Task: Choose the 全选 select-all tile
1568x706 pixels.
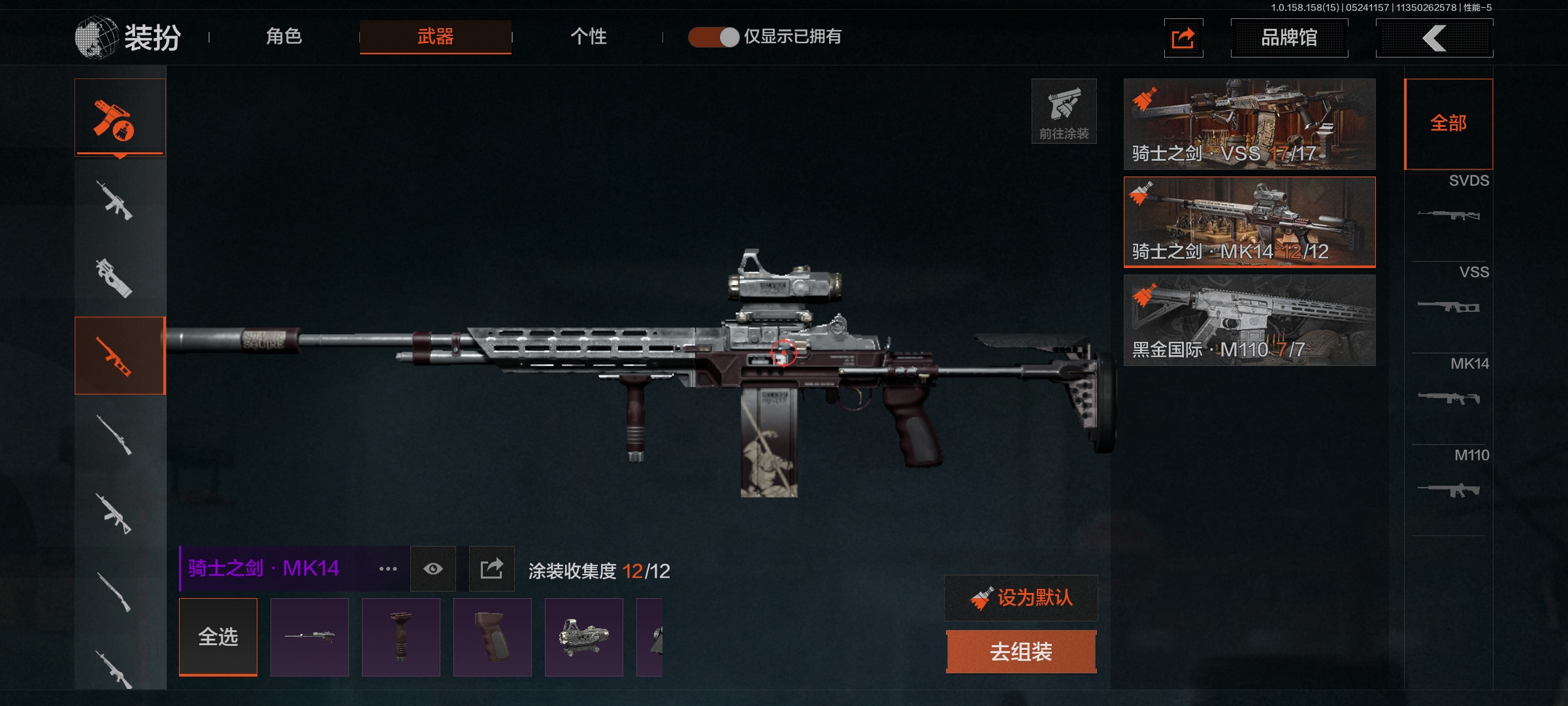Action: click(218, 637)
